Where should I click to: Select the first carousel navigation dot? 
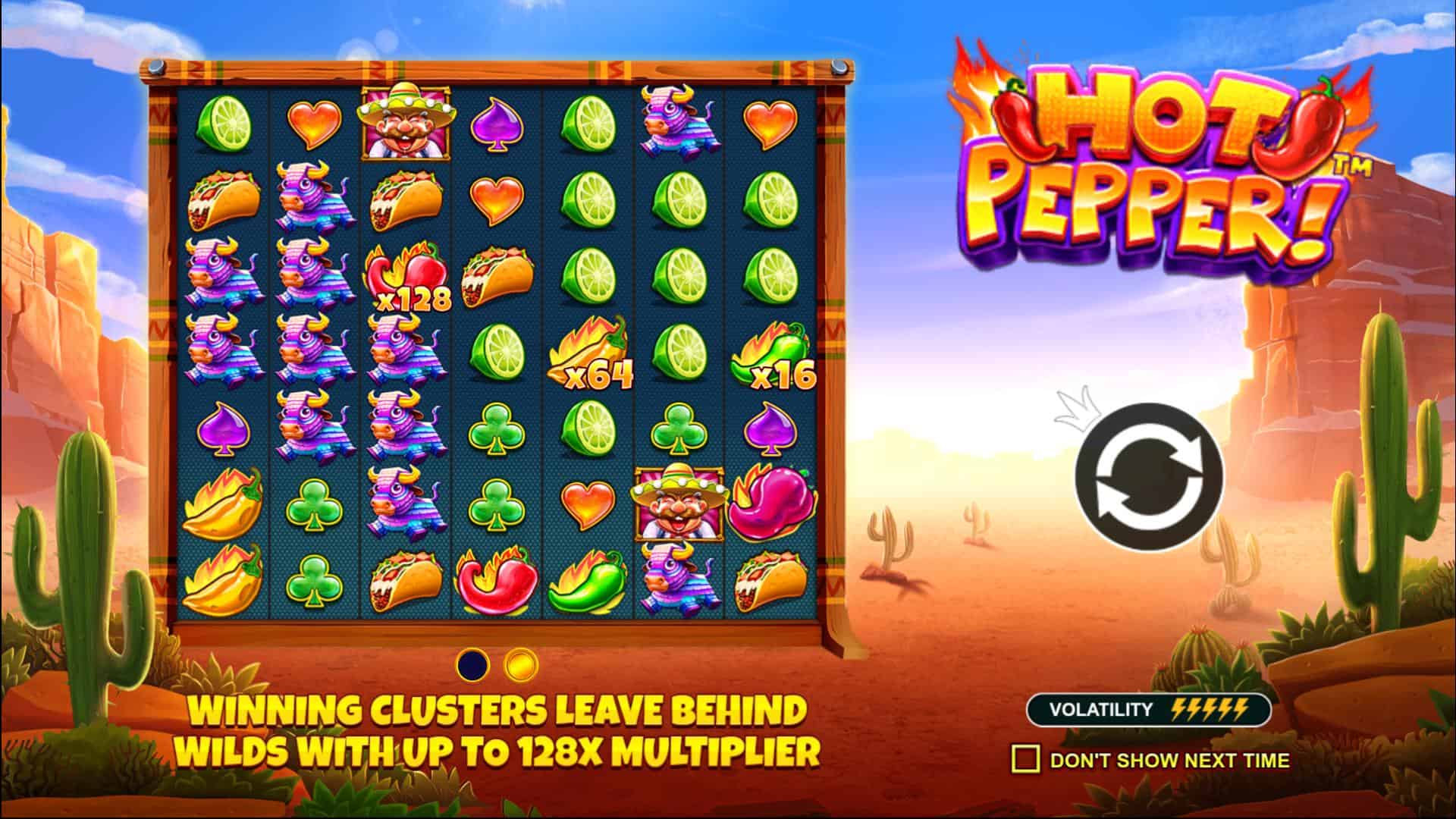coord(471,663)
